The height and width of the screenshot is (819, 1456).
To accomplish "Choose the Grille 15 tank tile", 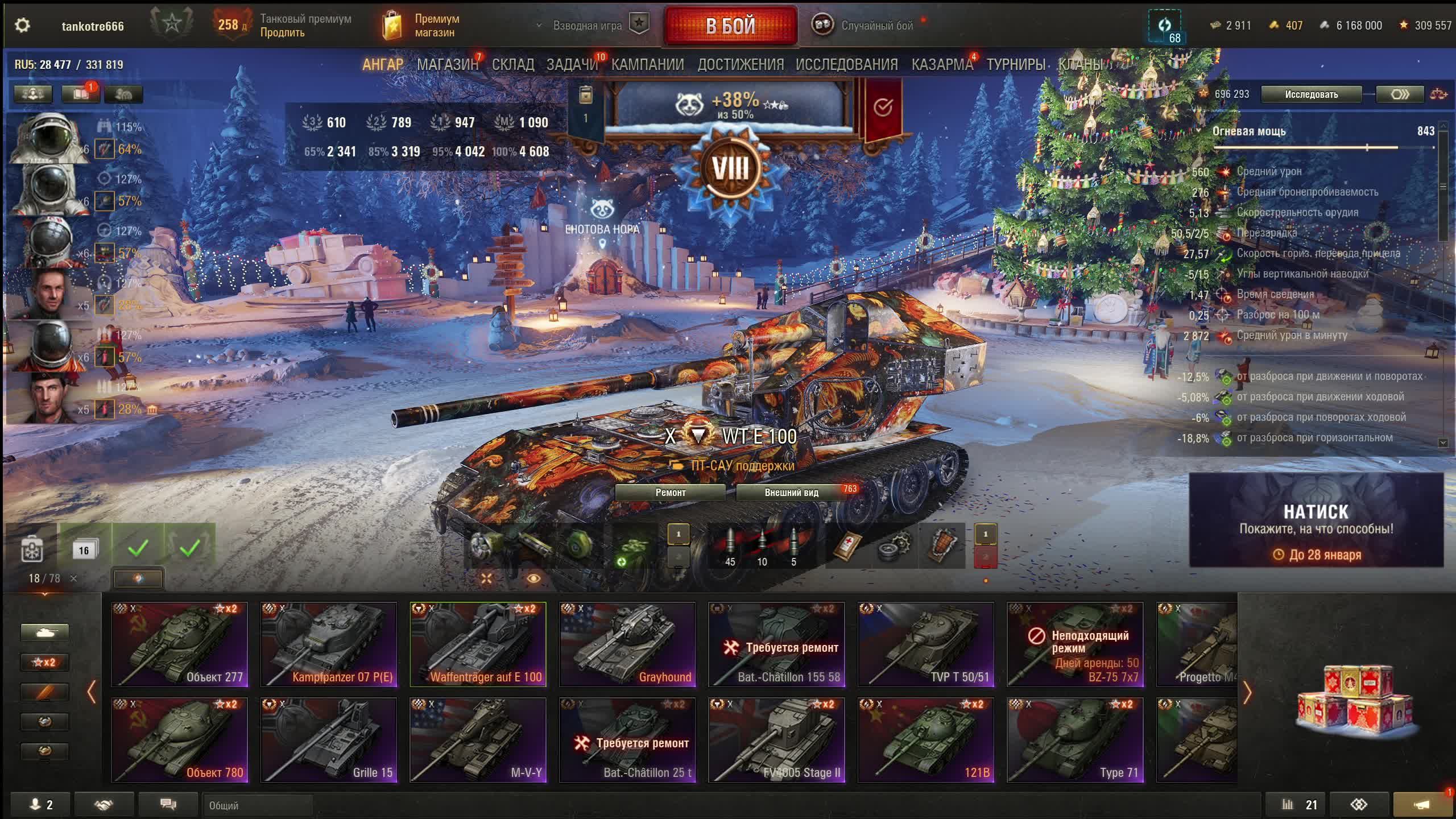I will (x=329, y=740).
